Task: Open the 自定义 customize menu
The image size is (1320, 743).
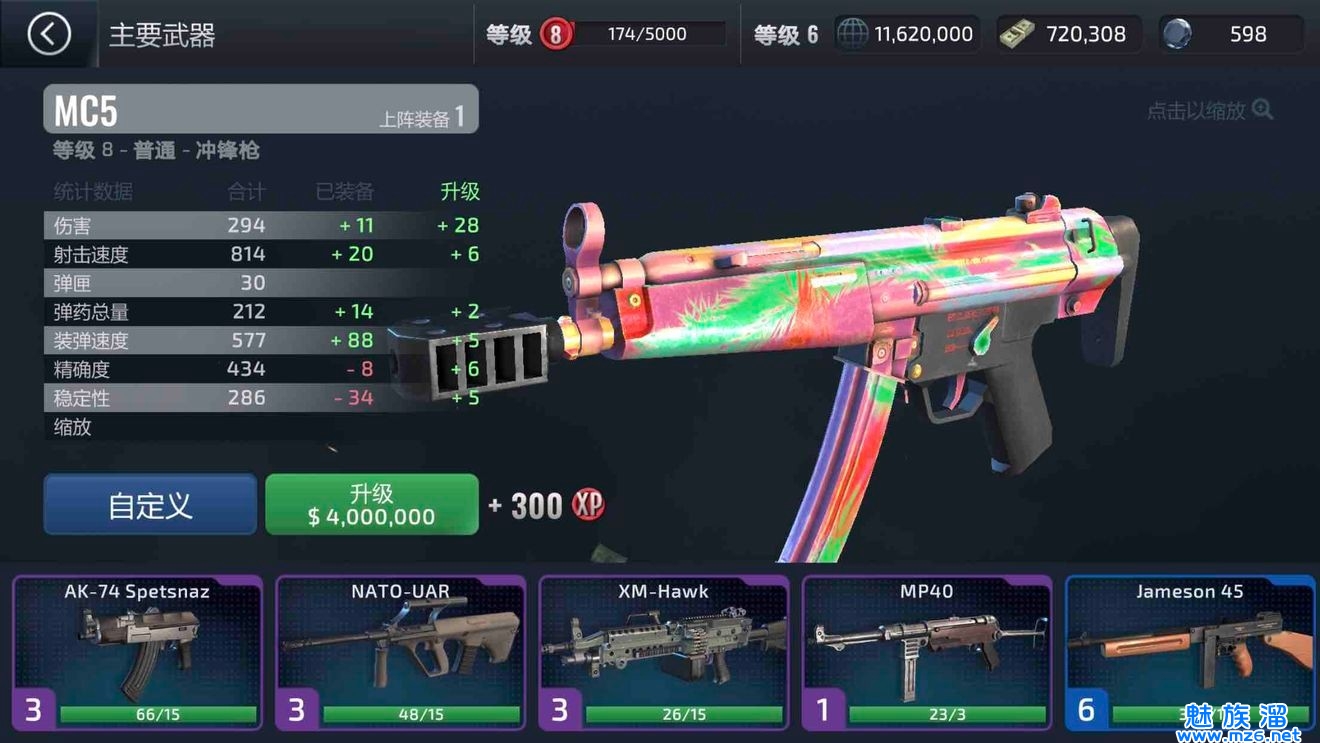Action: (150, 504)
